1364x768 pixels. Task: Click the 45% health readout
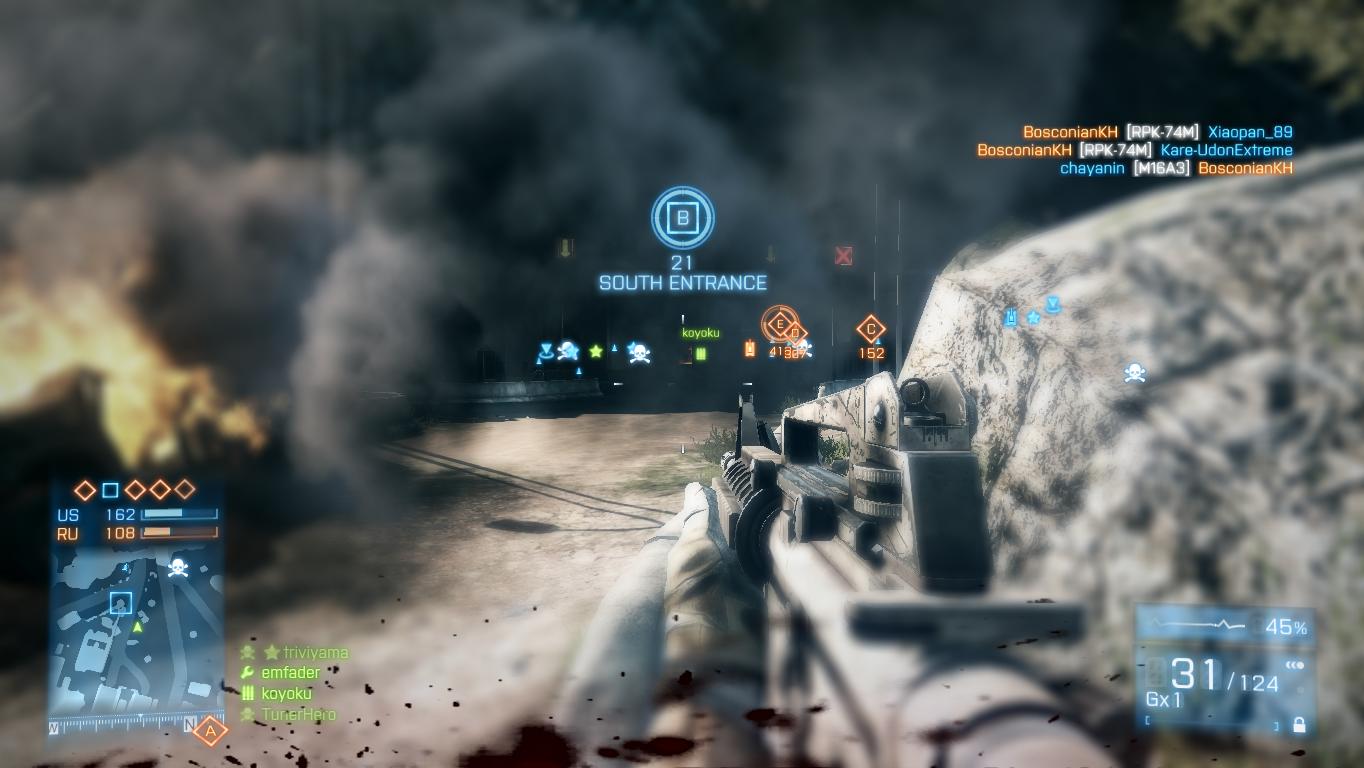pos(1288,628)
